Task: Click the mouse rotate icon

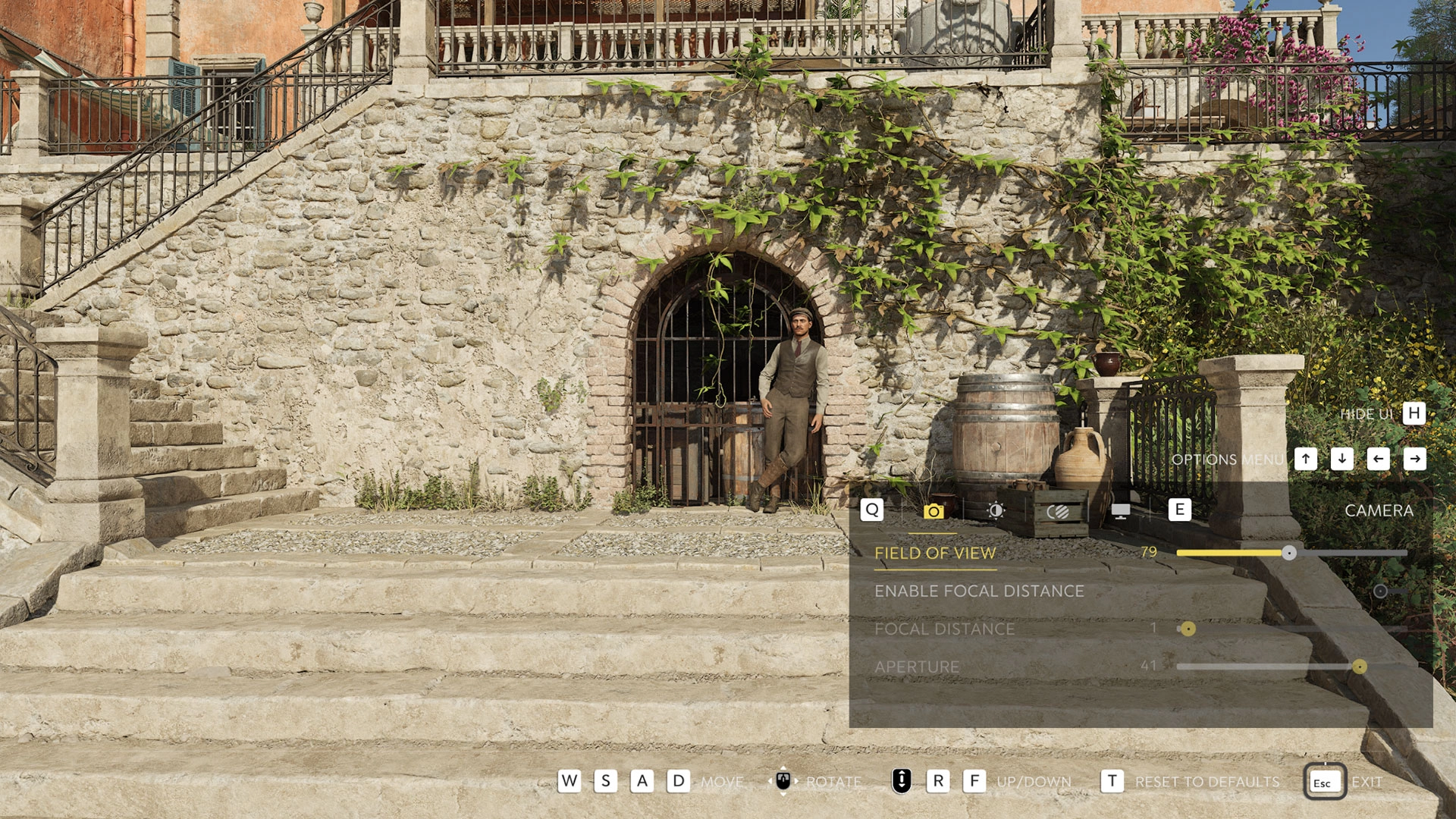Action: pos(783,780)
